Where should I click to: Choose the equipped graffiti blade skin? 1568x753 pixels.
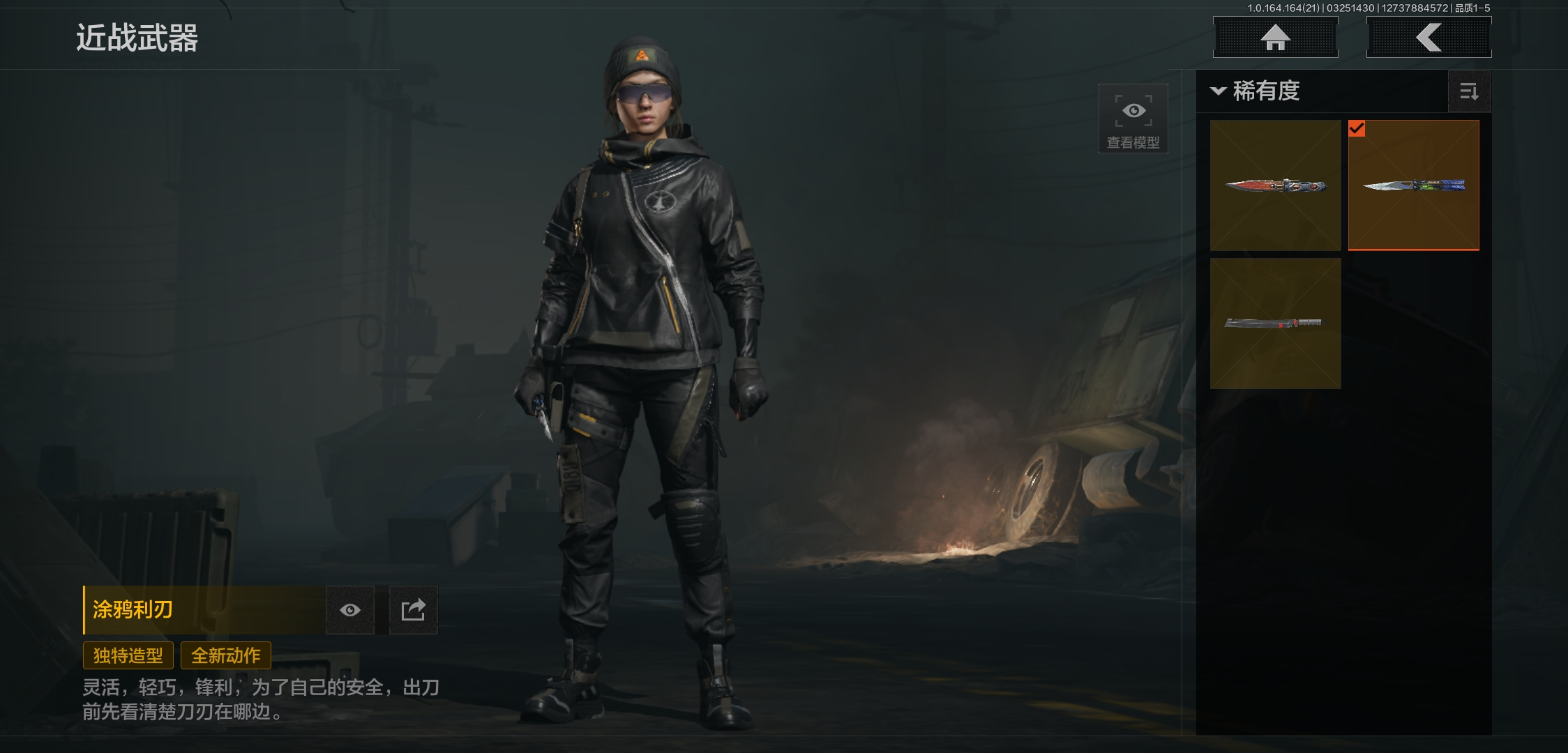pyautogui.click(x=1413, y=185)
